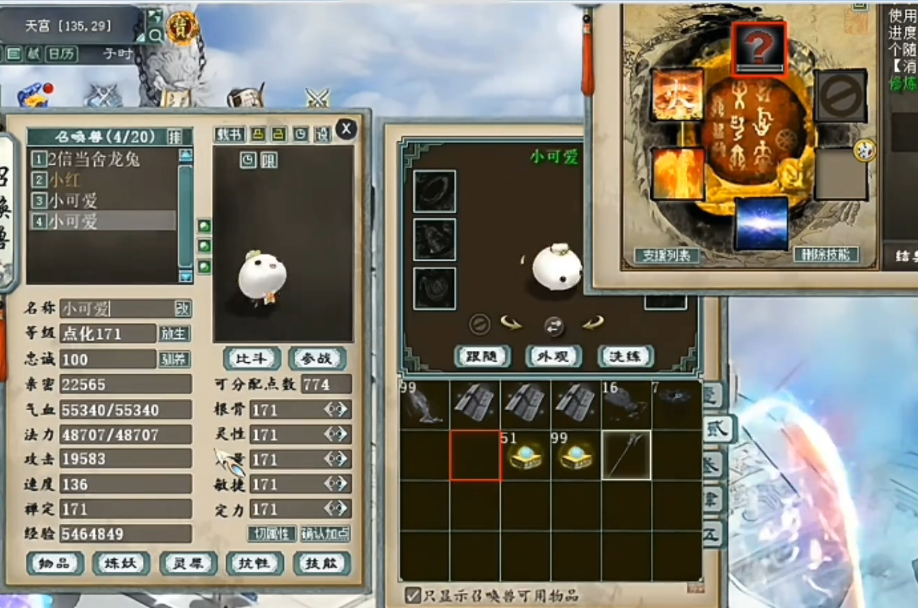Confirm stat points with 确认加点
Viewport: 918px width, 608px height.
(x=326, y=534)
